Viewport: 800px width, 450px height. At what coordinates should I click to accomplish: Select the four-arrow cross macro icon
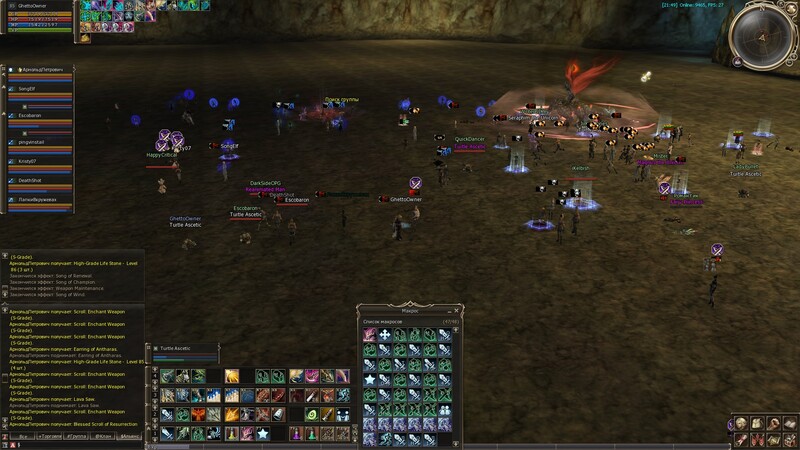coord(385,335)
